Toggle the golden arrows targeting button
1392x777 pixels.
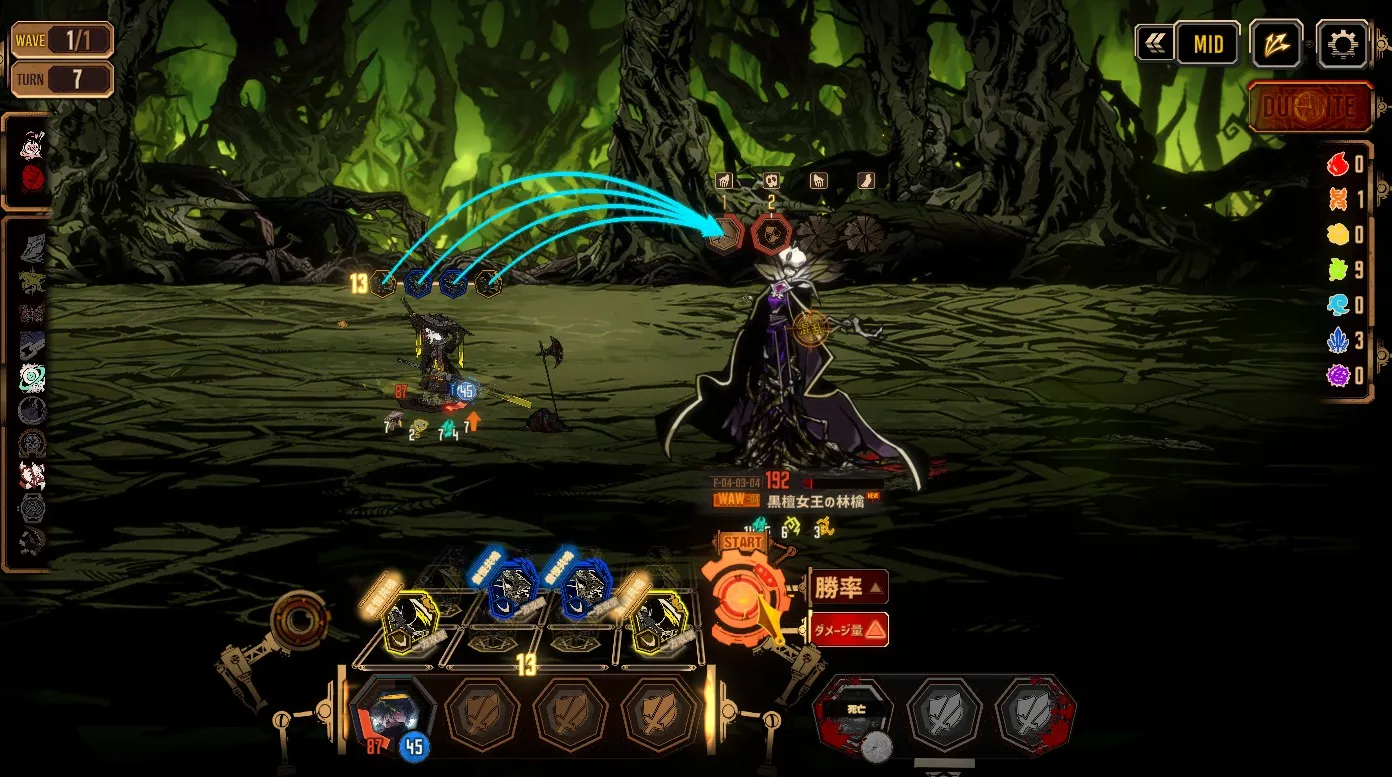click(1275, 43)
